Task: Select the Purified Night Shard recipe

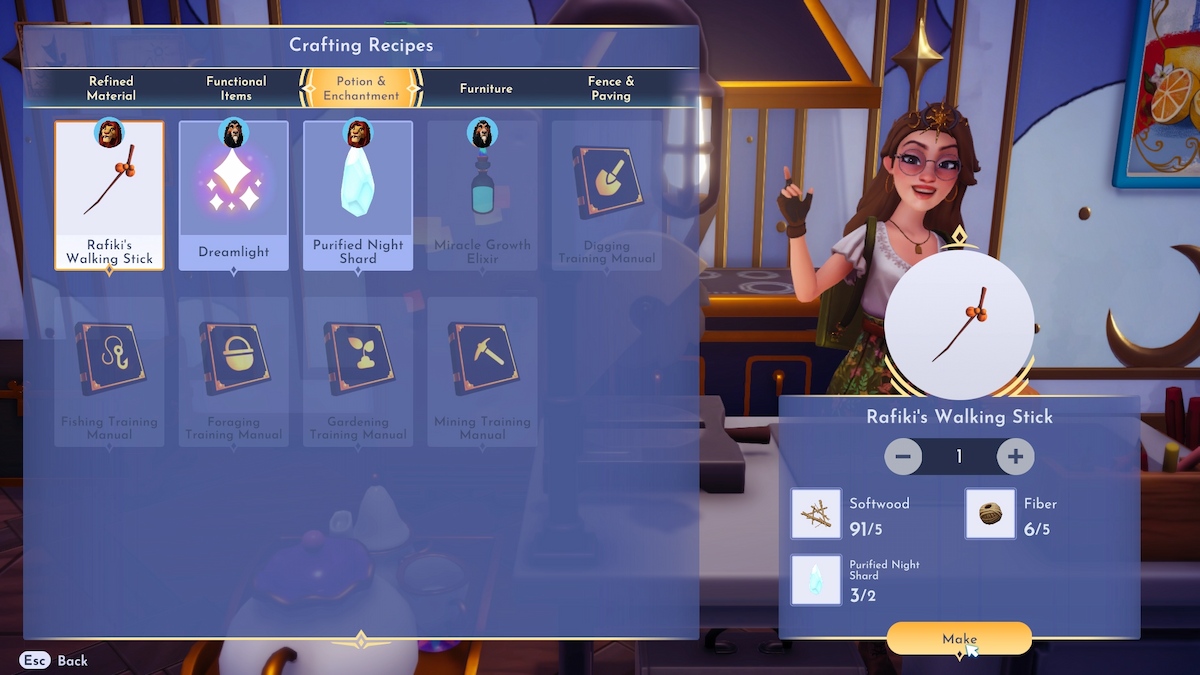Action: 358,196
